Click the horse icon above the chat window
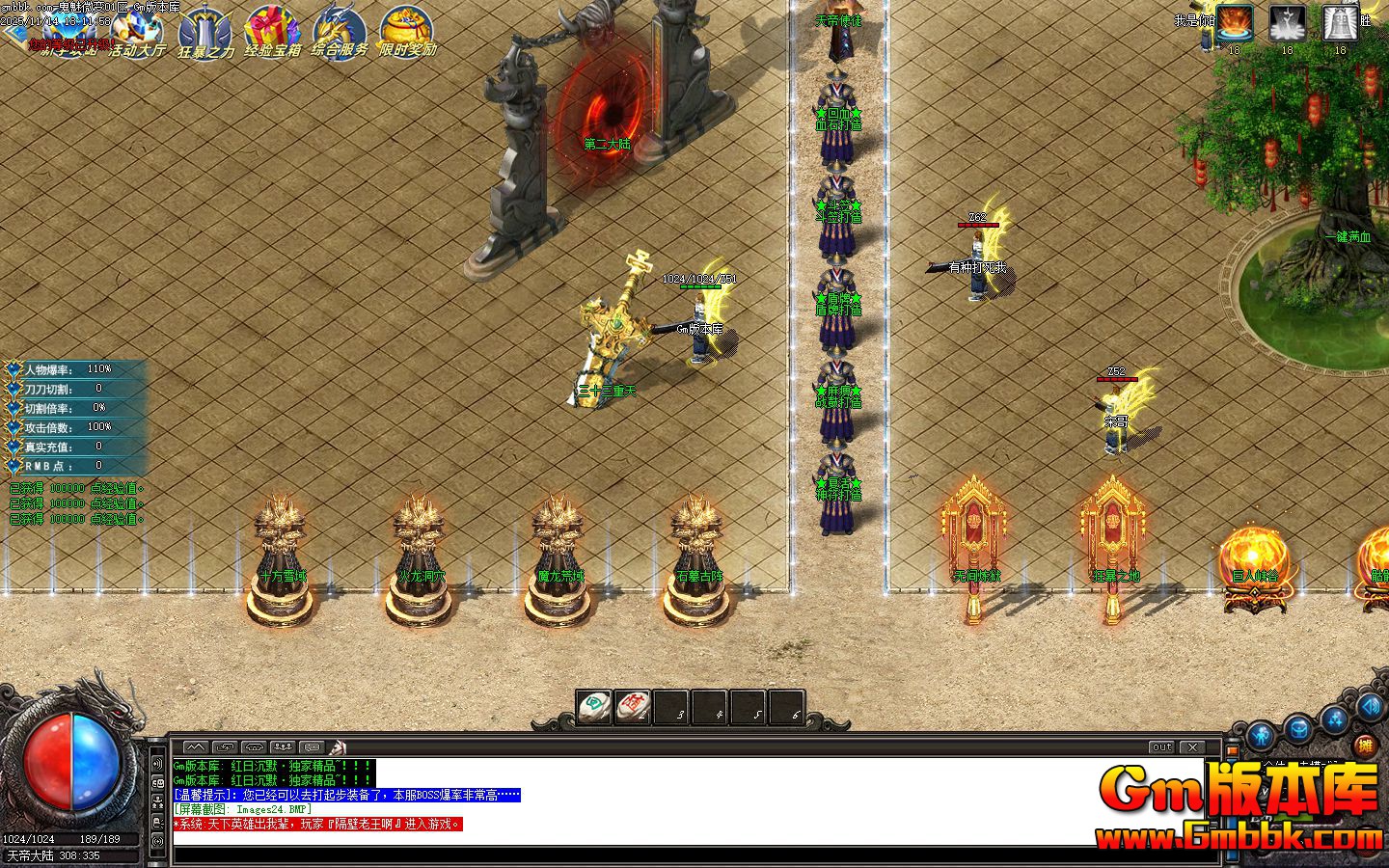The height and width of the screenshot is (868, 1389). click(x=337, y=746)
